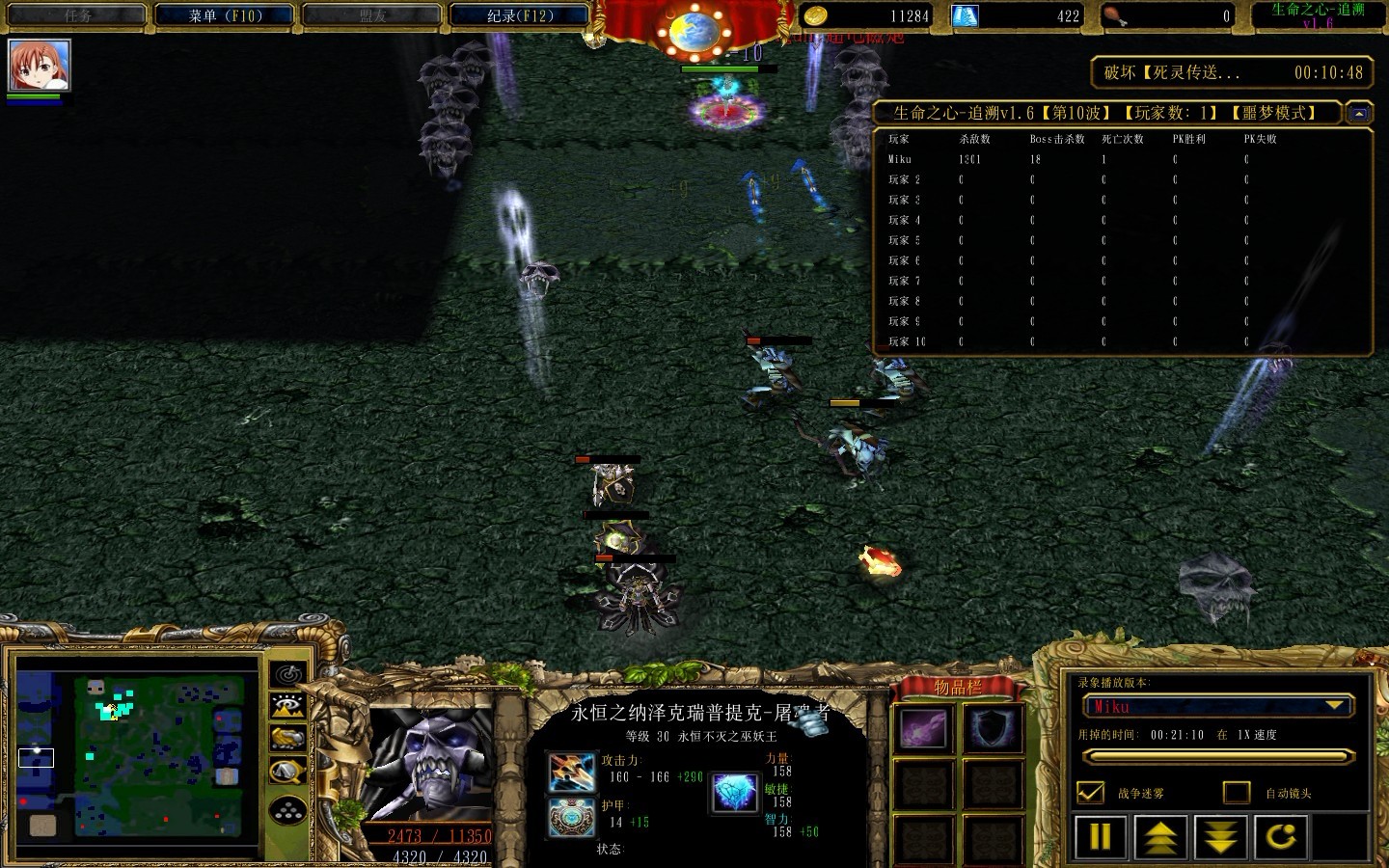Screen dimensions: 1389x868
Task: Select the purple item in the inventory
Action: click(923, 729)
